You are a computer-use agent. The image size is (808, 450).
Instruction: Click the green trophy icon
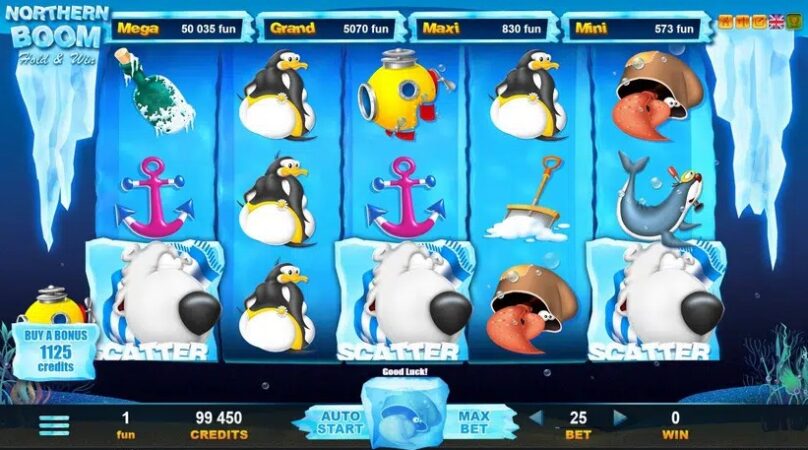tap(793, 21)
